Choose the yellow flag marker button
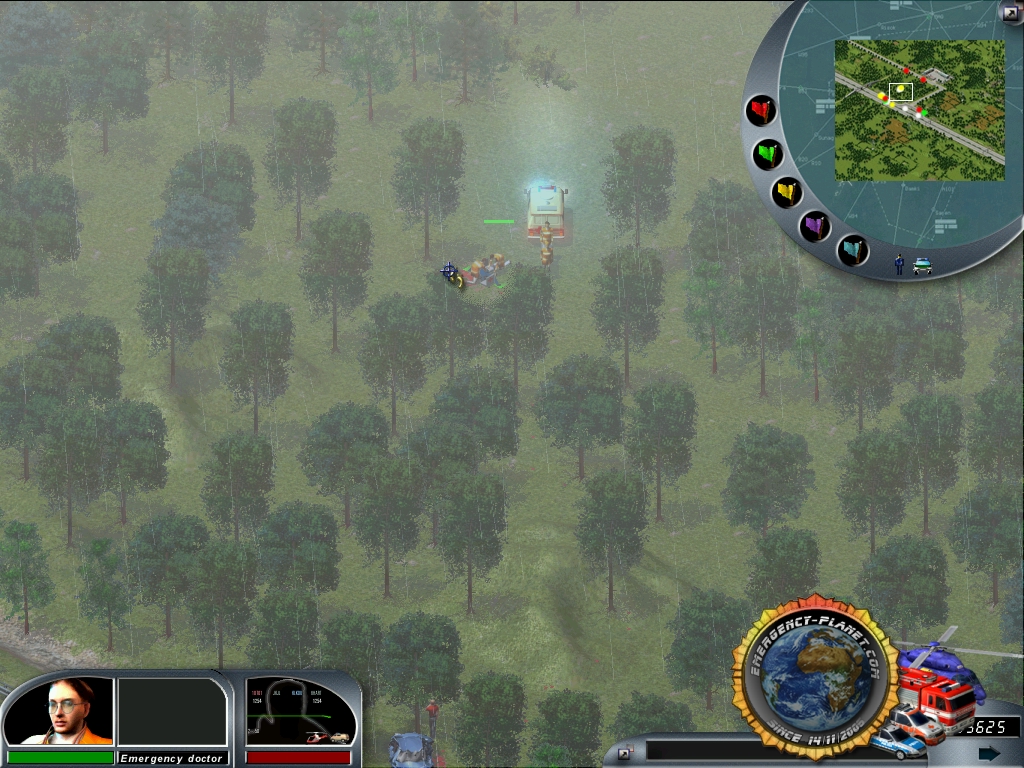1024x768 pixels. coord(787,192)
